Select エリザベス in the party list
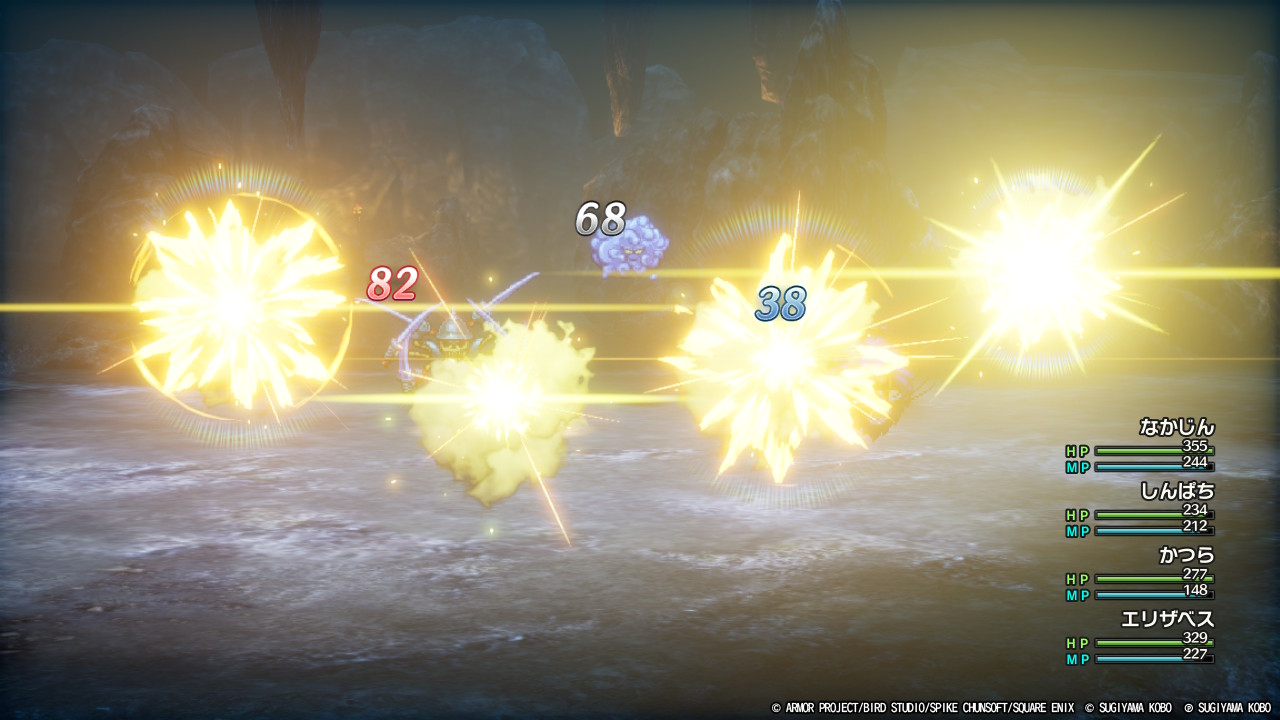 (x=1167, y=620)
